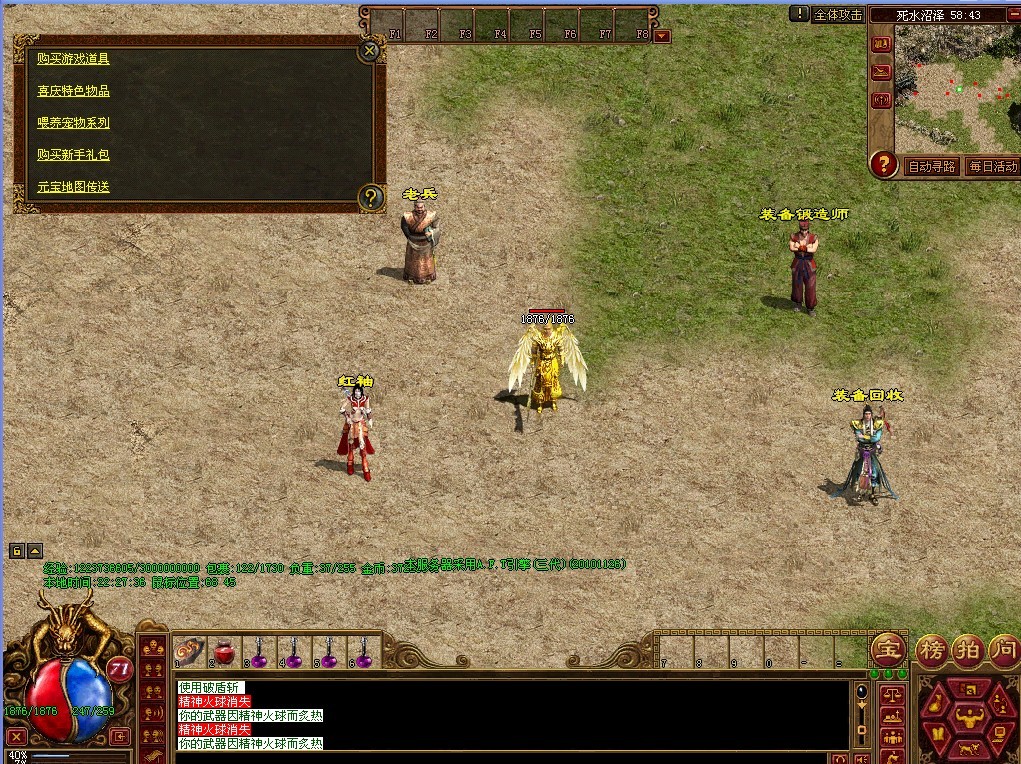Show the 榜 rankings
This screenshot has height=764, width=1021.
coord(931,650)
